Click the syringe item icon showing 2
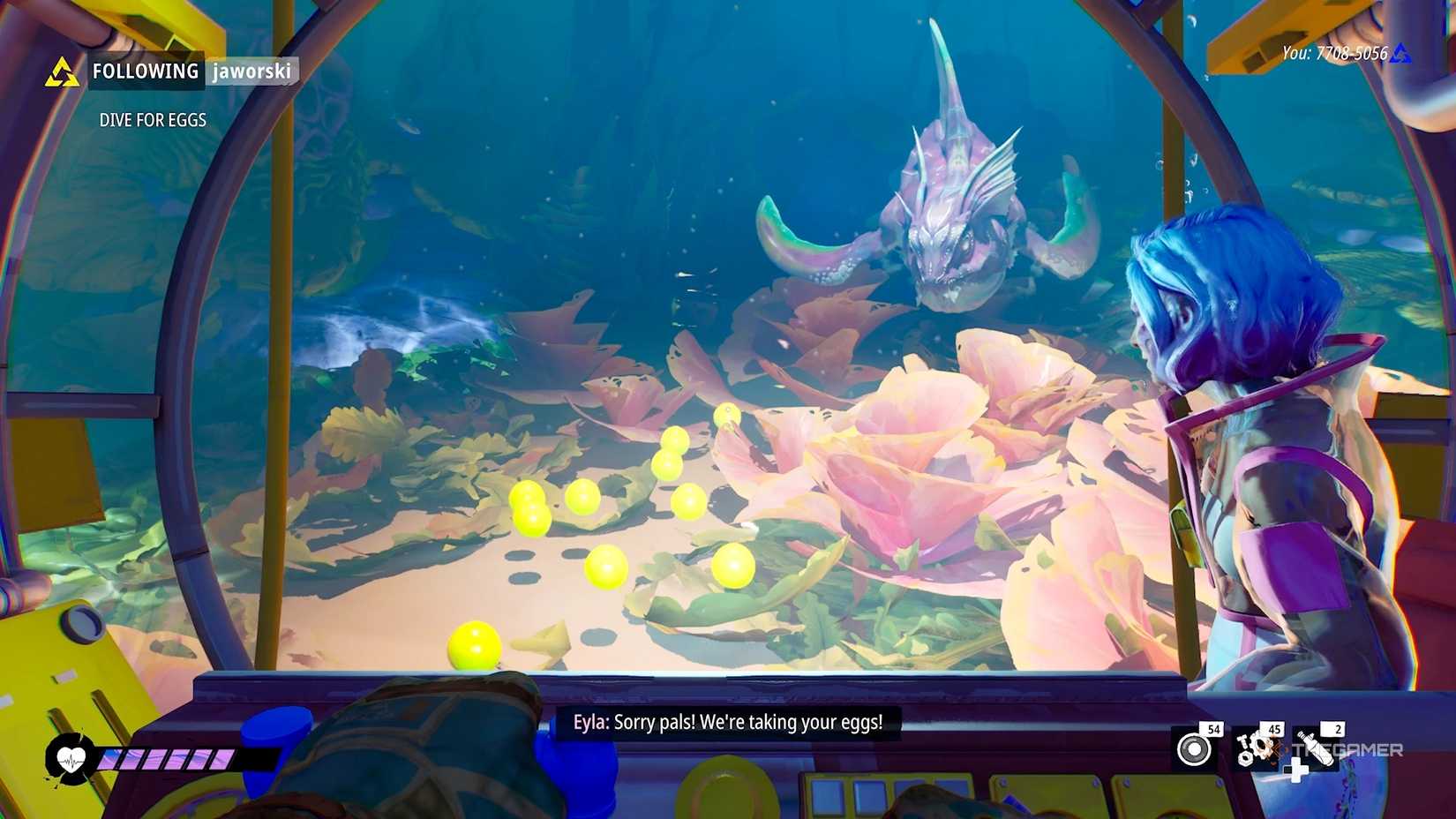Viewport: 1456px width, 819px height. click(x=1315, y=748)
